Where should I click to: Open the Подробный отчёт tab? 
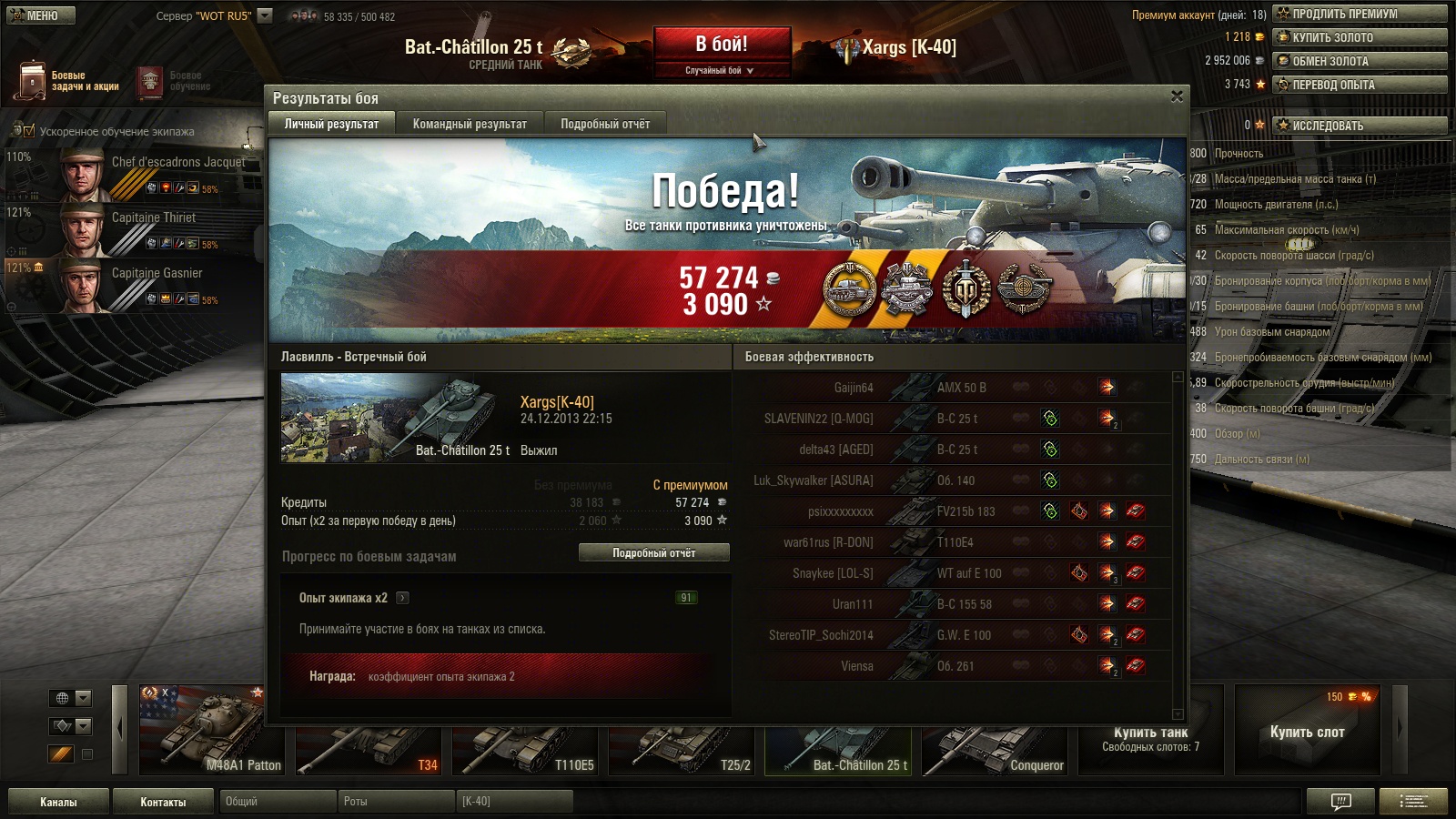[605, 124]
